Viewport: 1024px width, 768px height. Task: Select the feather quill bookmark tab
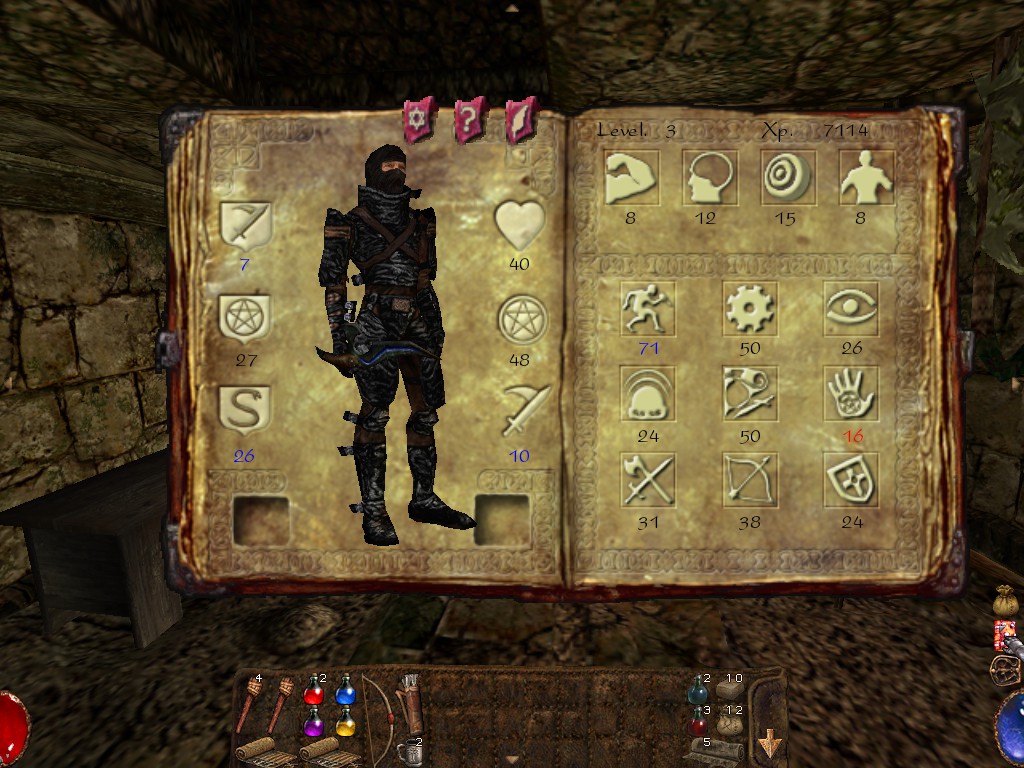click(x=521, y=120)
